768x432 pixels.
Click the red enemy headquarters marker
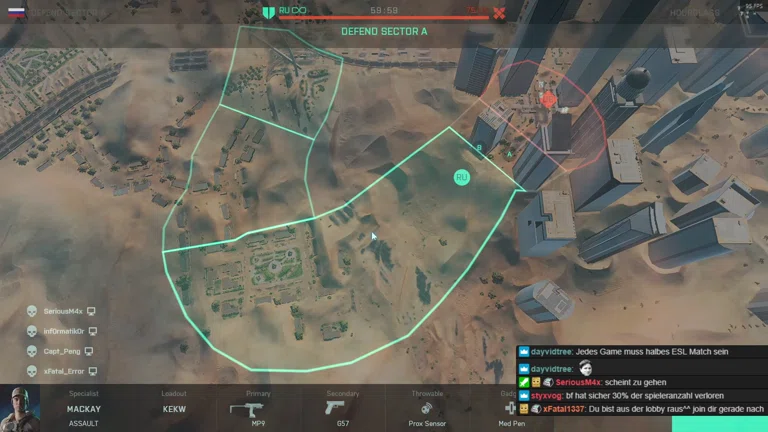point(548,99)
